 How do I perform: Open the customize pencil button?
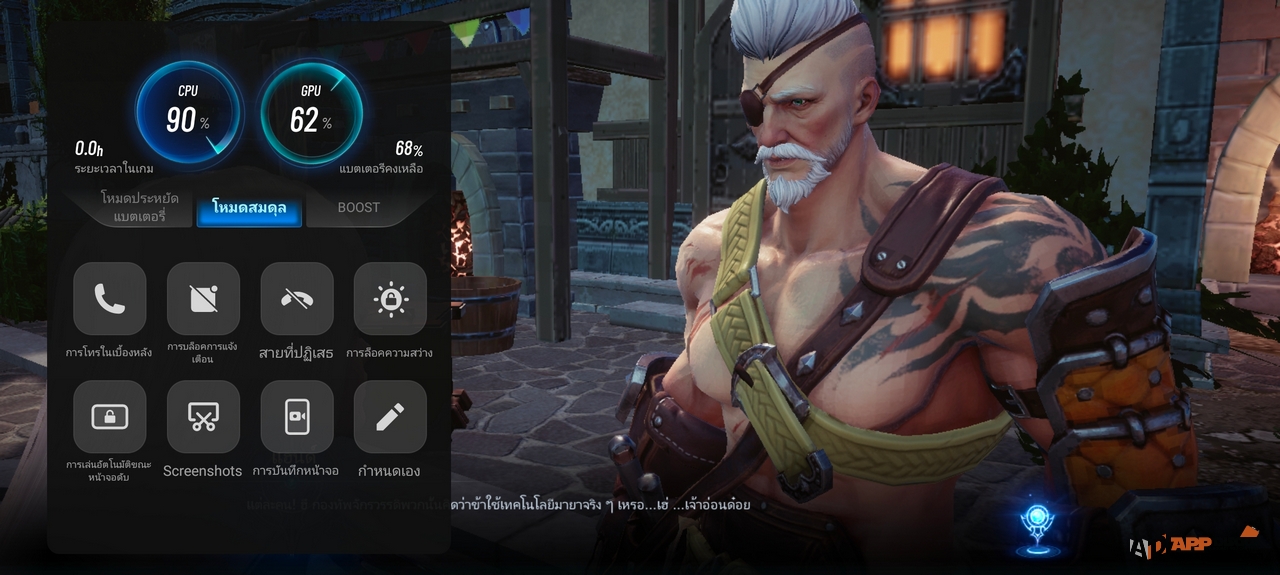point(390,417)
